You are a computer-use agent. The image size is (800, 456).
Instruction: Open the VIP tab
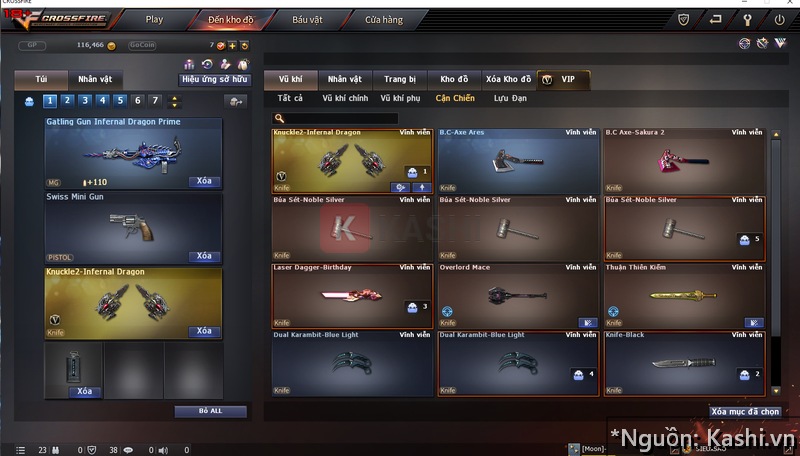point(563,79)
